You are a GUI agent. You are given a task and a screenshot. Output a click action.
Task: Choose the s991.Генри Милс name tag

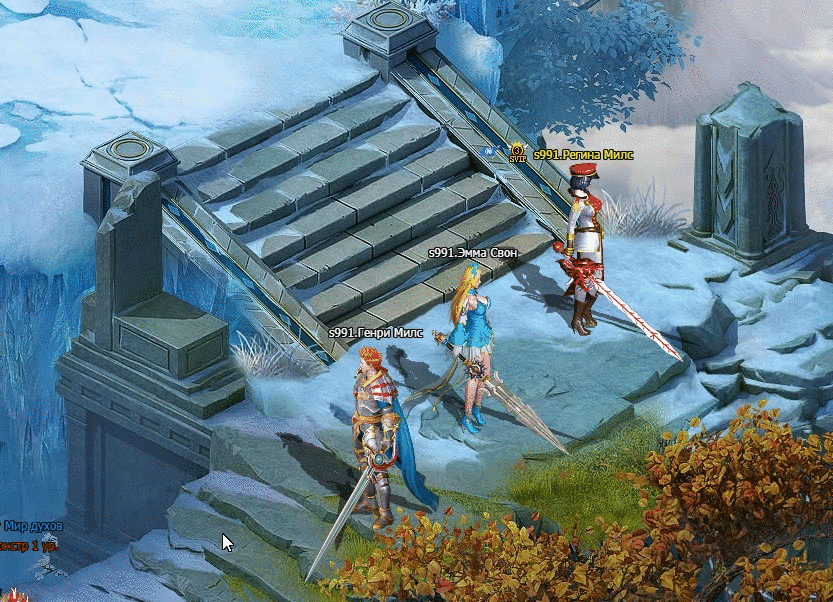[x=375, y=333]
